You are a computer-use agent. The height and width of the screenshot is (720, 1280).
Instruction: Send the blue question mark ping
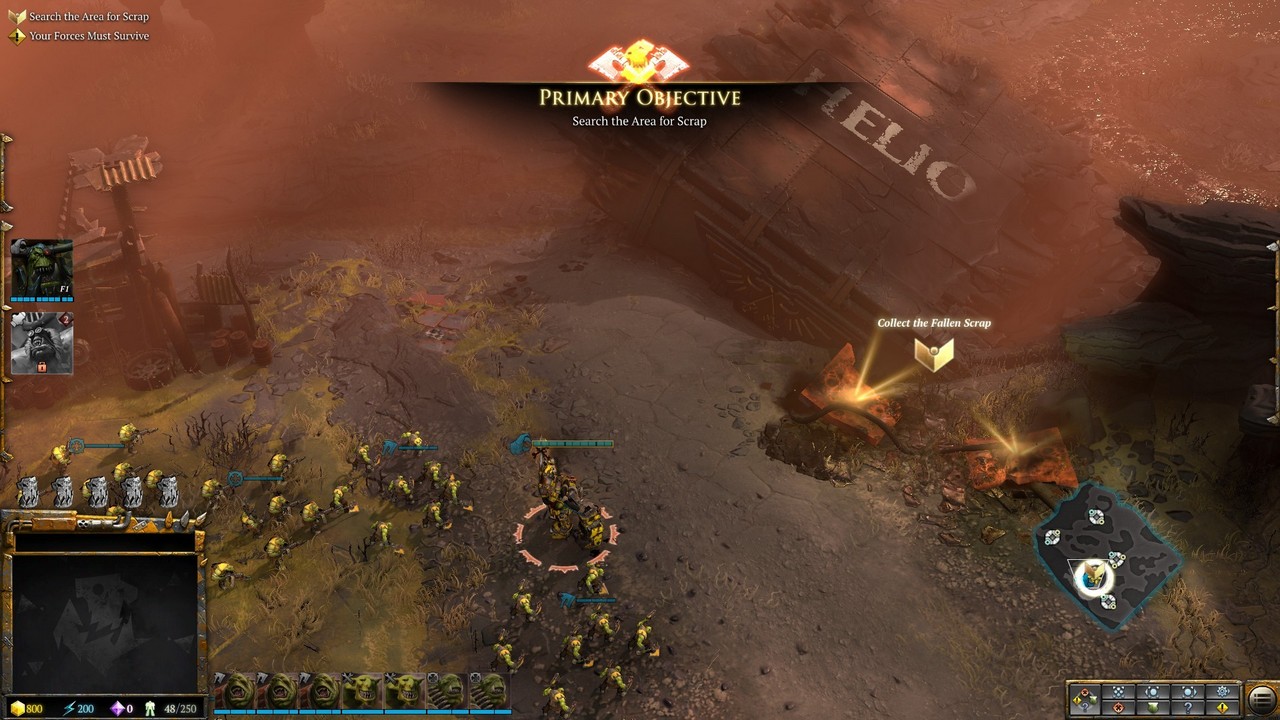coord(1189,708)
